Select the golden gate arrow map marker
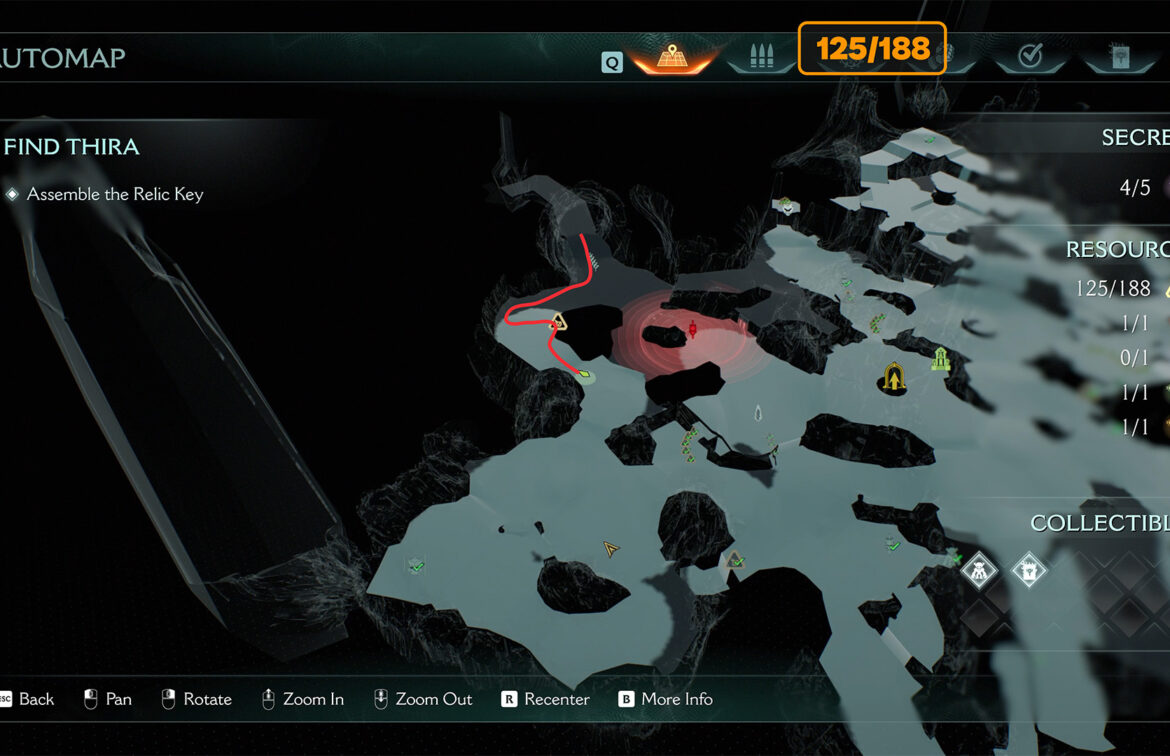 pyautogui.click(x=892, y=377)
